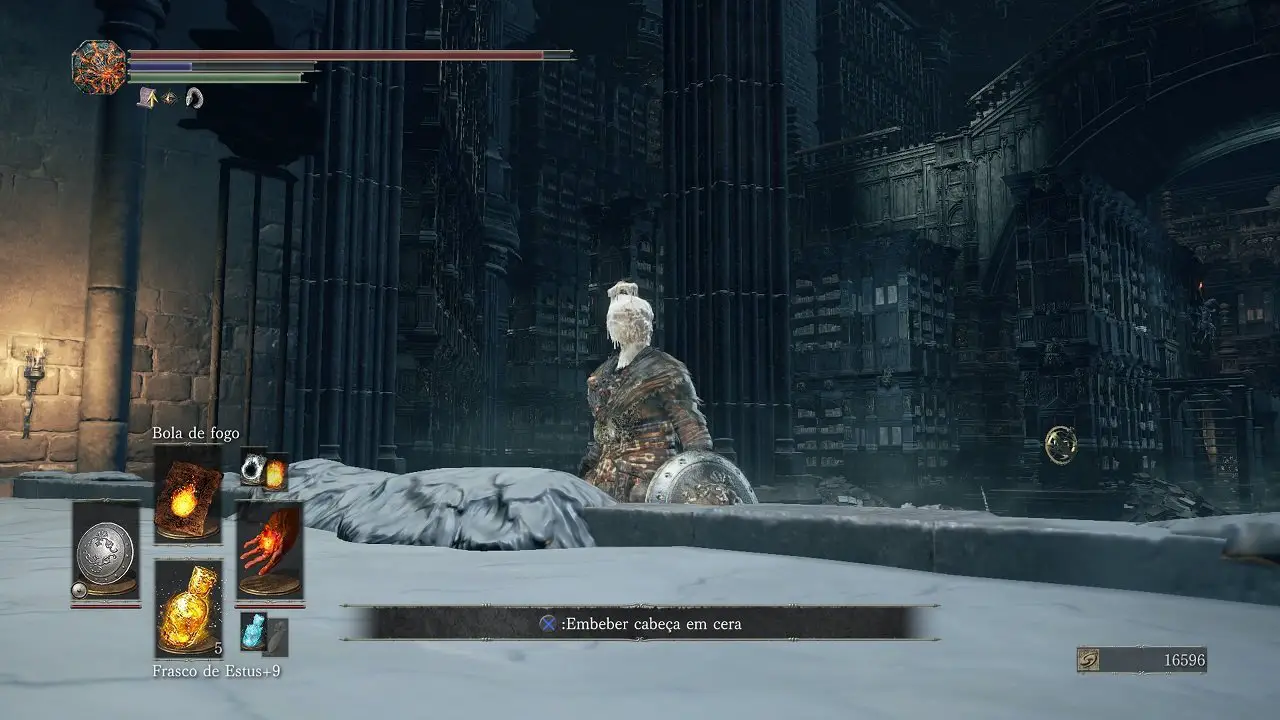Choose the pyromancy flame hand slot
This screenshot has width=1280, height=720.
[269, 549]
